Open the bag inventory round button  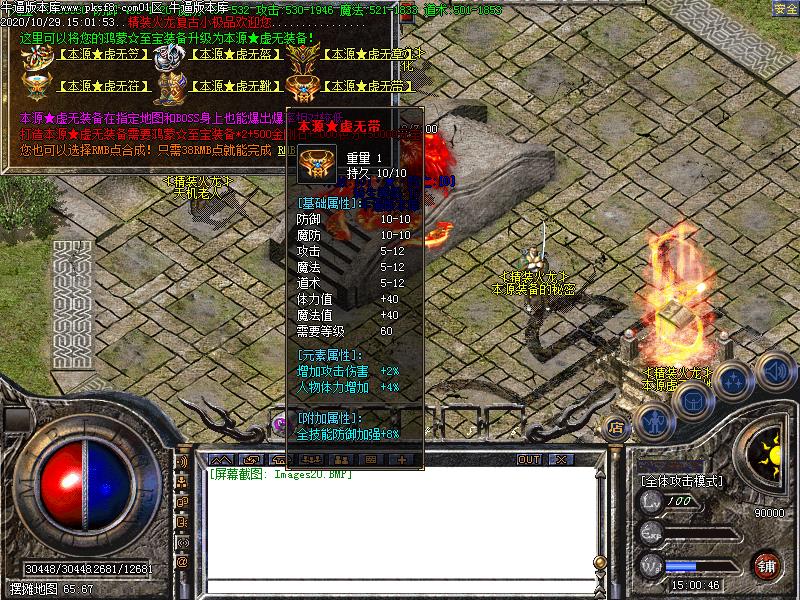(694, 398)
